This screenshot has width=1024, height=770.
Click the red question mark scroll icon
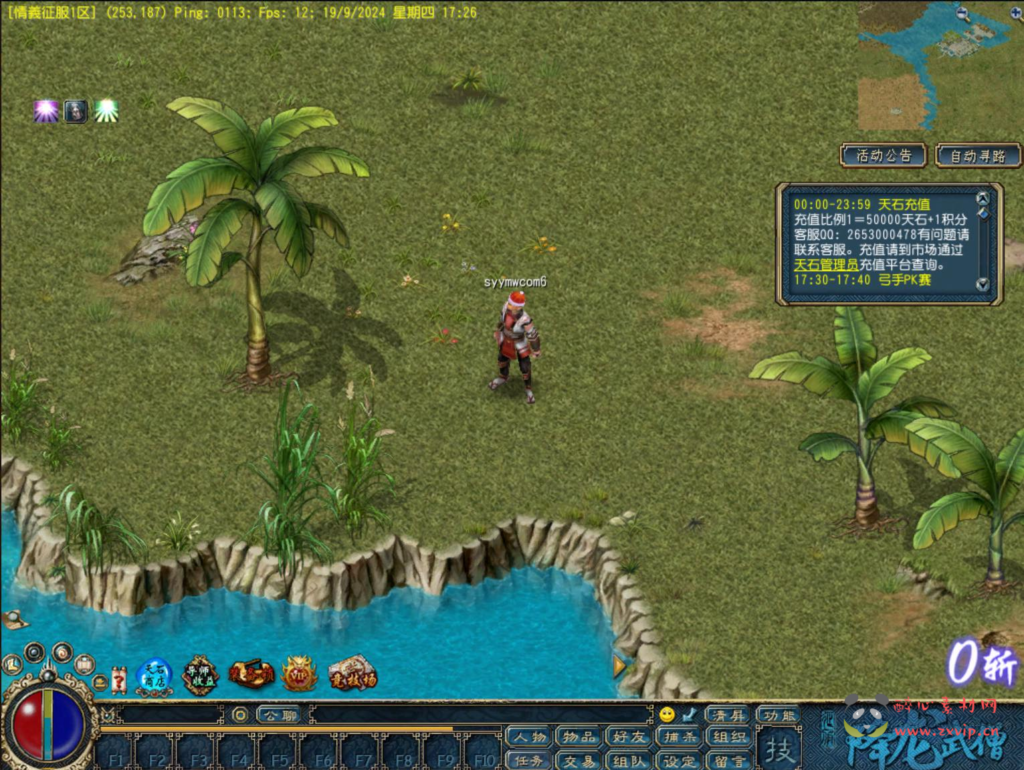pyautogui.click(x=119, y=680)
